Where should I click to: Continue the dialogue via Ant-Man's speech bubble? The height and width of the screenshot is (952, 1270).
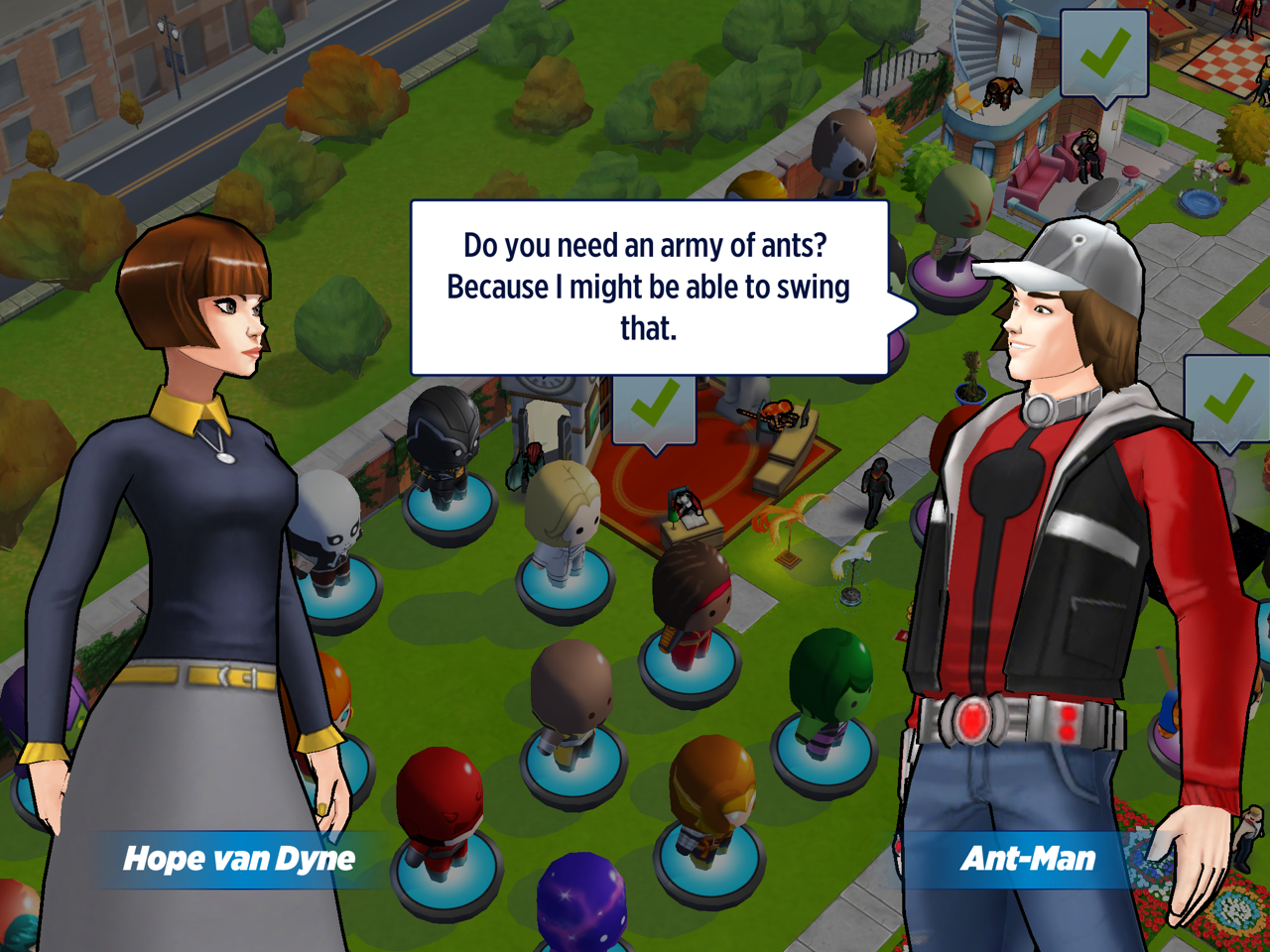(650, 288)
